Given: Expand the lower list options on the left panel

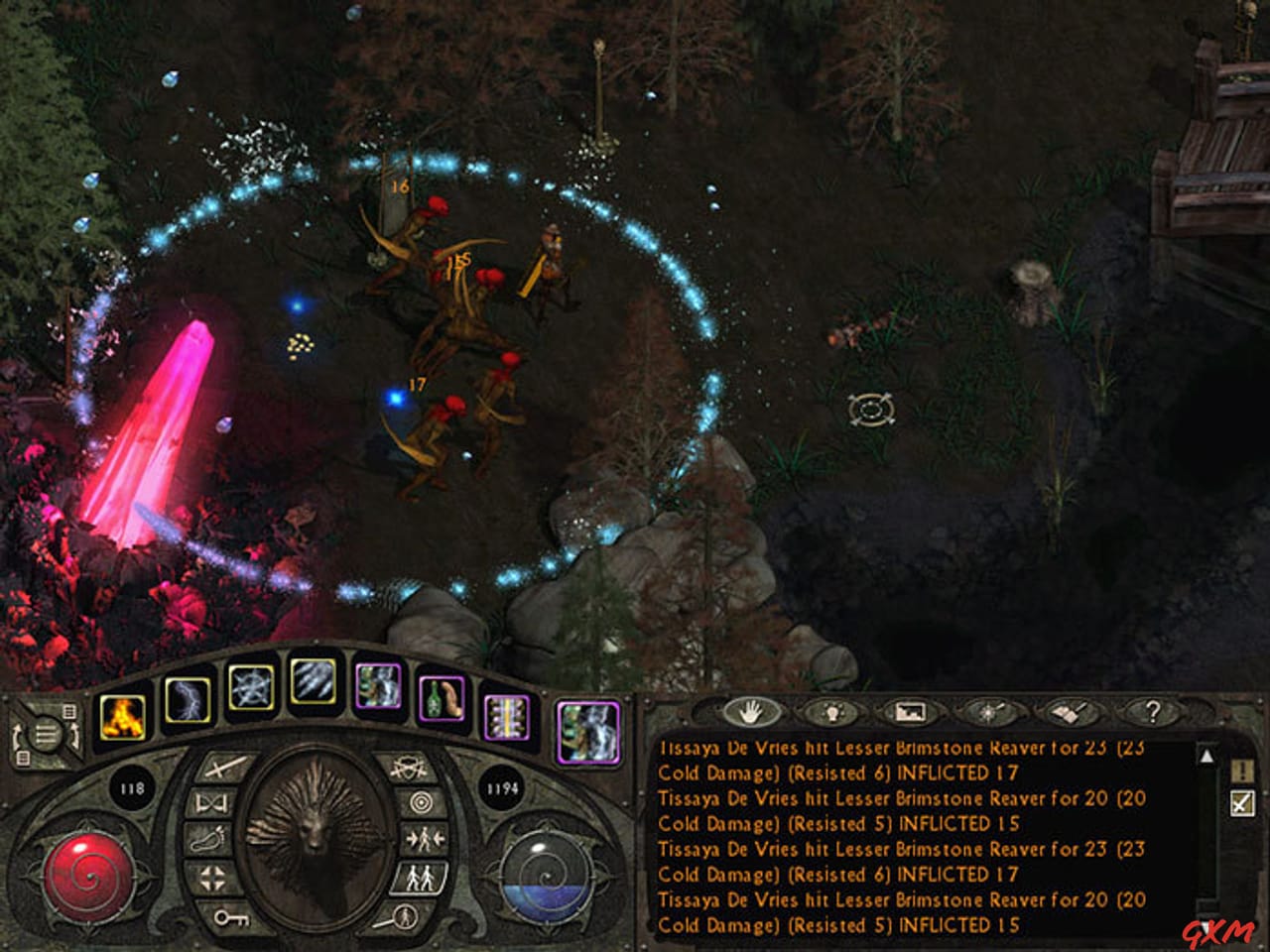Looking at the screenshot, I should [x=24, y=757].
